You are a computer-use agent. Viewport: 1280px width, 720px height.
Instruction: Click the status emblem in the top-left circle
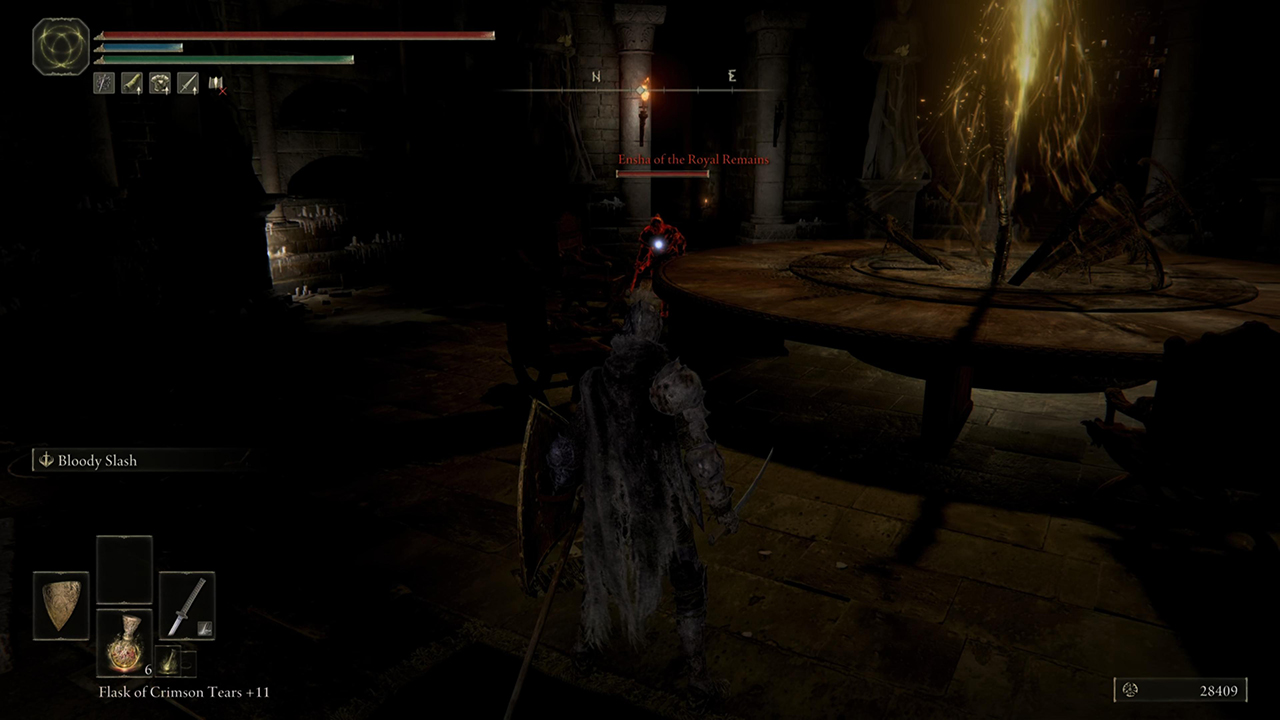click(60, 45)
